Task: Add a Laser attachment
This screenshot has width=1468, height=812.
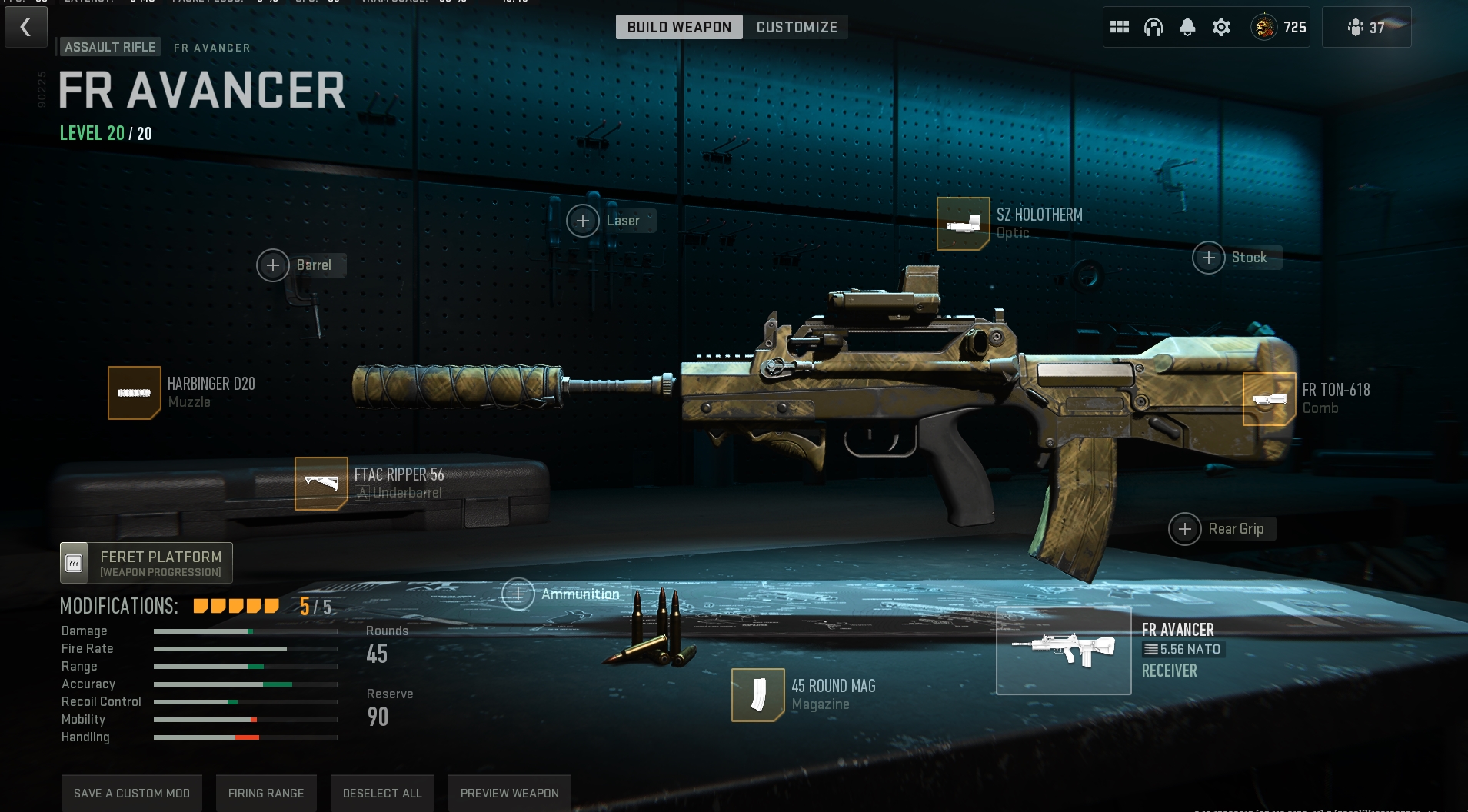Action: (x=583, y=221)
